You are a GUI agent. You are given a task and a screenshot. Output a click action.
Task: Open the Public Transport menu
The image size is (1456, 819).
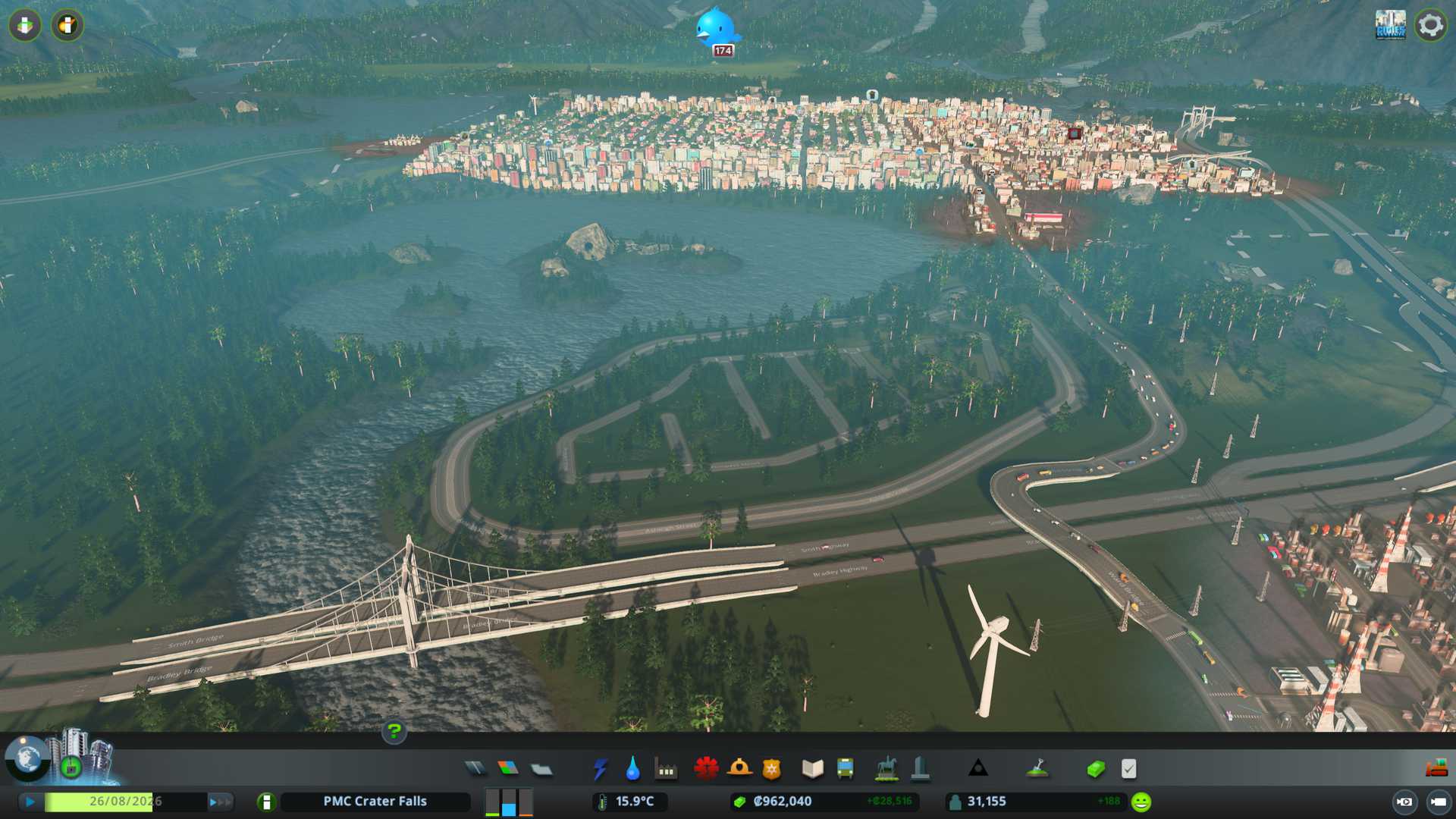tap(845, 769)
